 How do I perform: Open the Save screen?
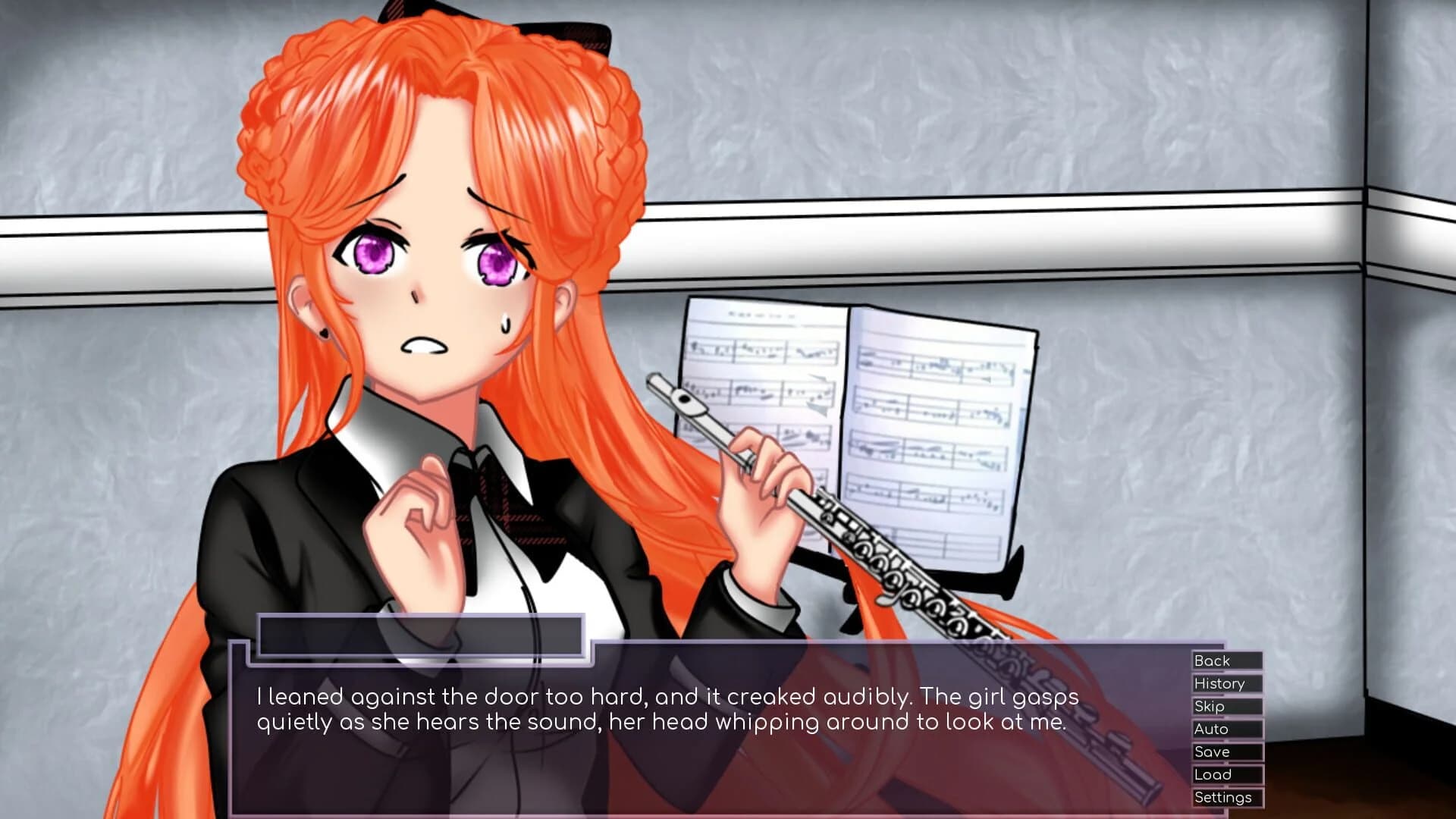(x=1225, y=752)
